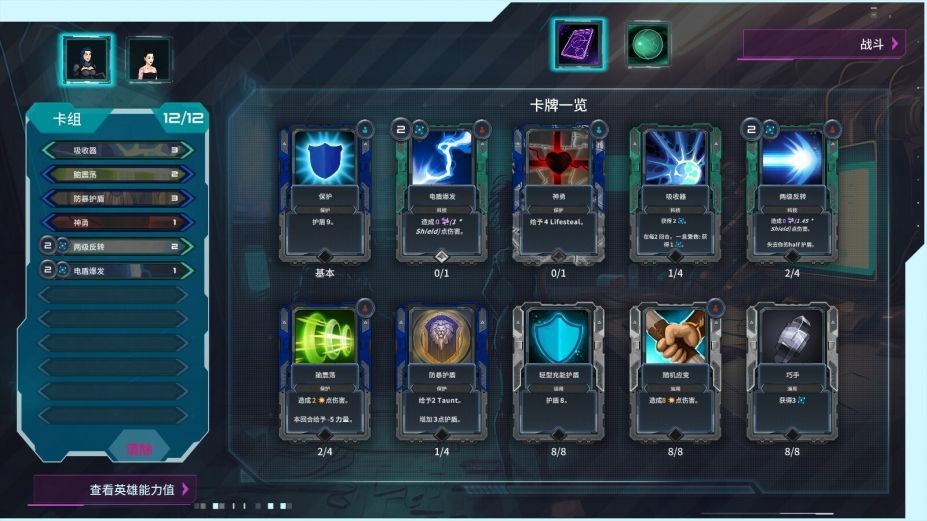Select the 保护 blue shield card

[x=325, y=191]
